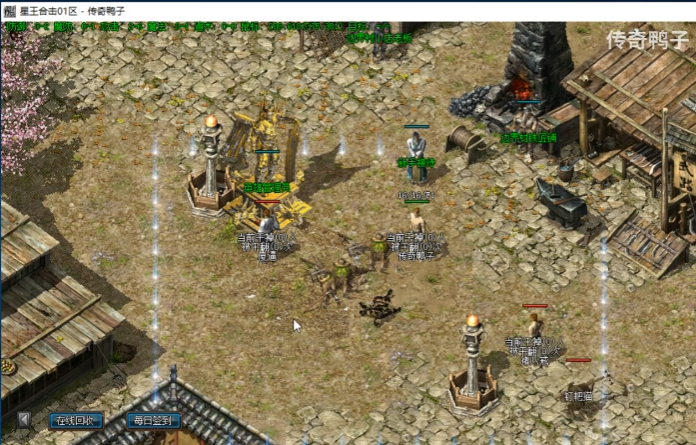This screenshot has width=696, height=445.
Task: Click the game window title bar icon
Action: pyautogui.click(x=9, y=9)
